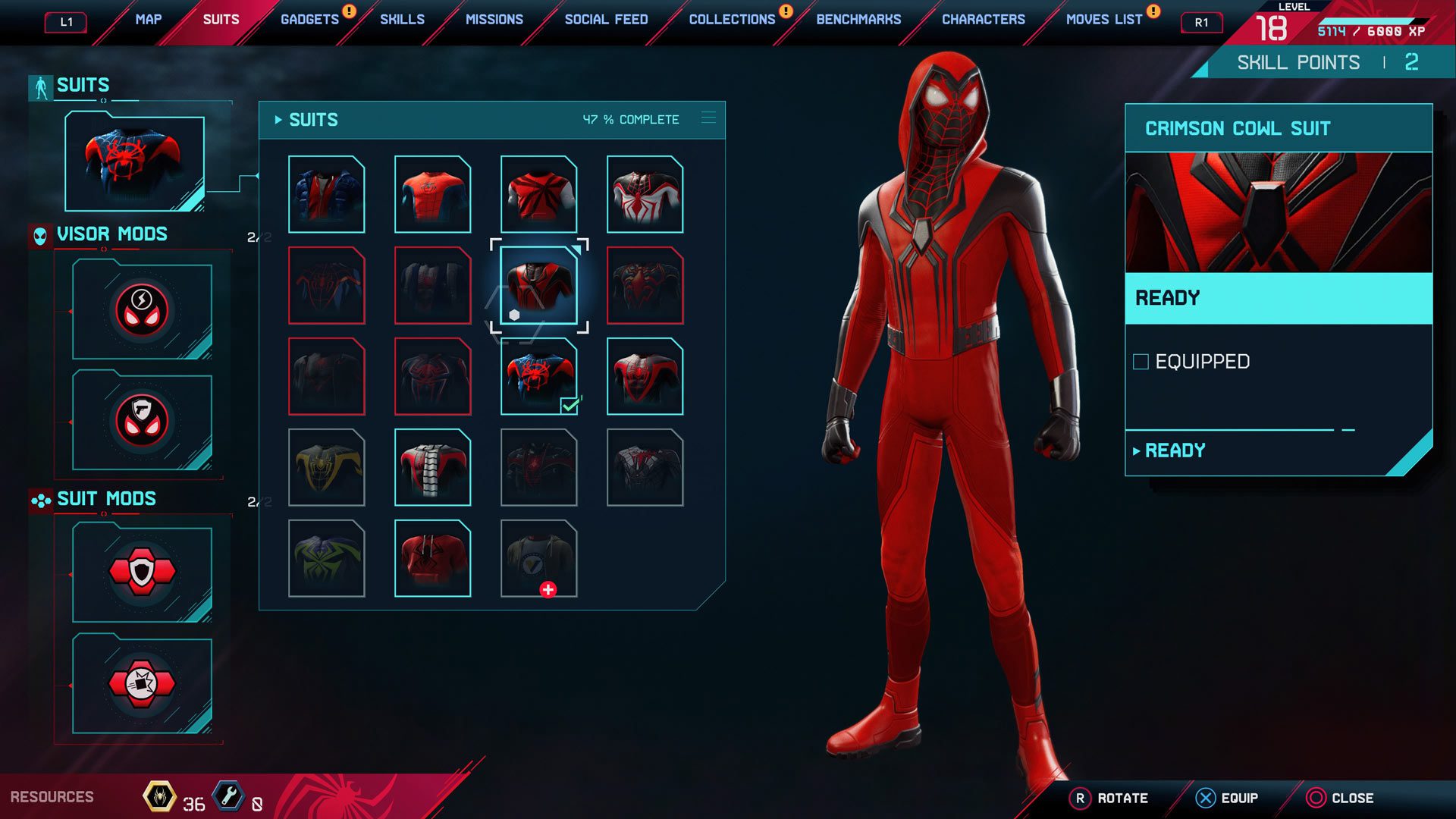Open the Collections tab
The image size is (1456, 819).
tap(732, 20)
